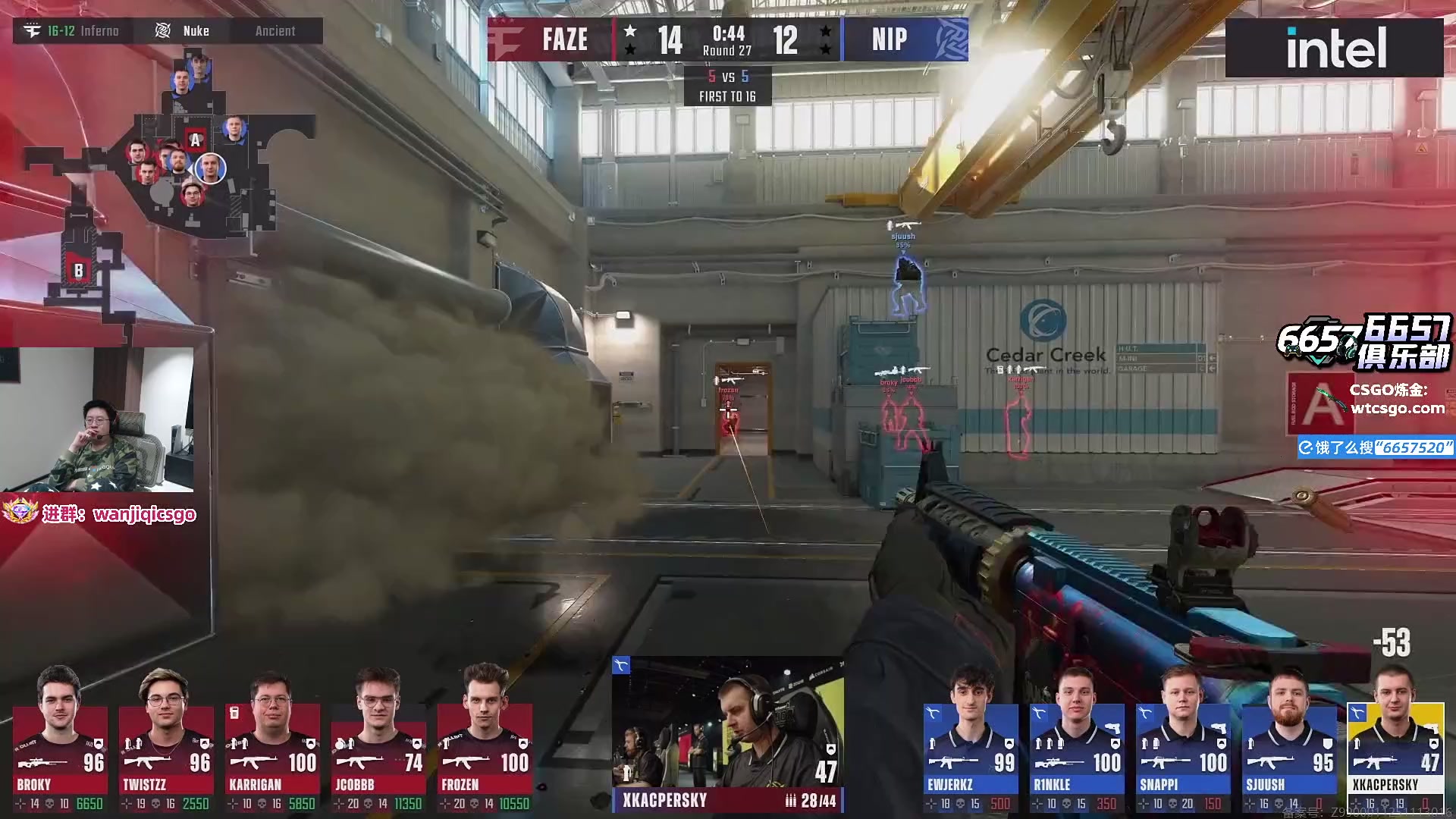1456x819 pixels.
Task: Select the Ancient map tab
Action: pos(275,31)
